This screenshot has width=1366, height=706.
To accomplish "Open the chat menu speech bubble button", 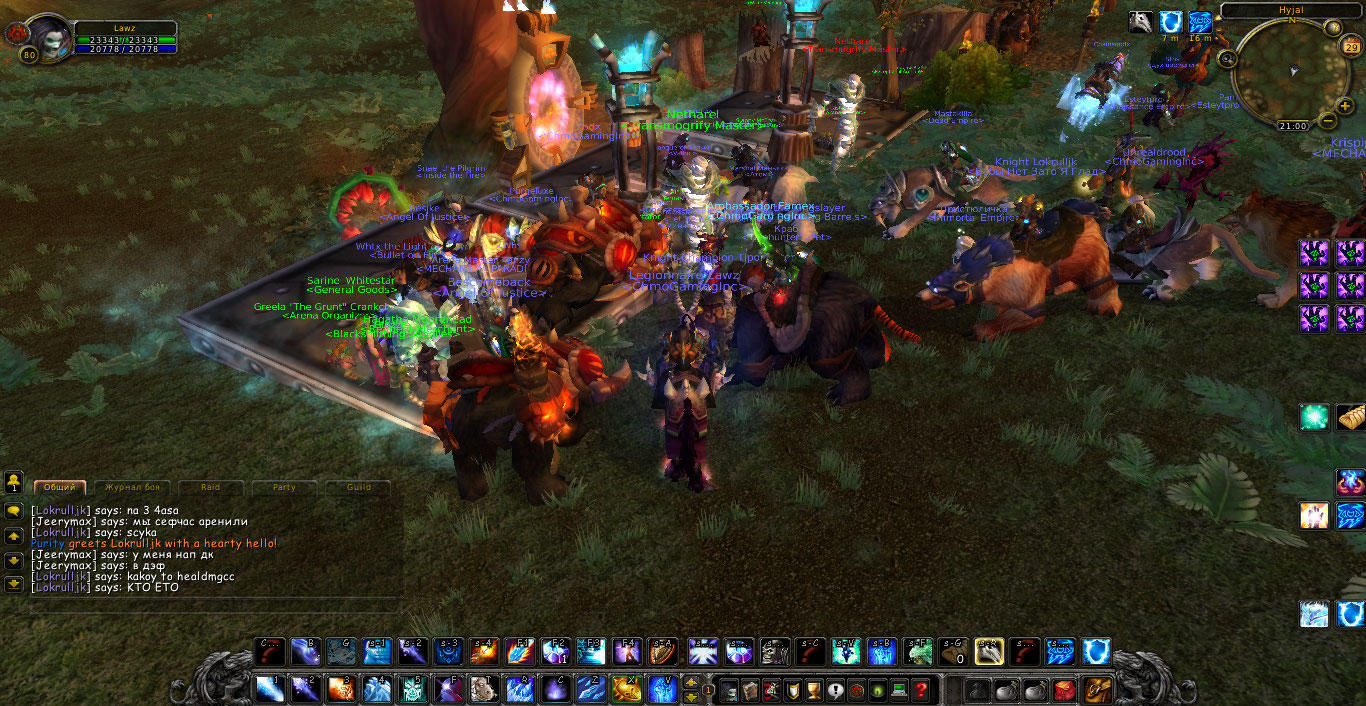I will point(14,510).
